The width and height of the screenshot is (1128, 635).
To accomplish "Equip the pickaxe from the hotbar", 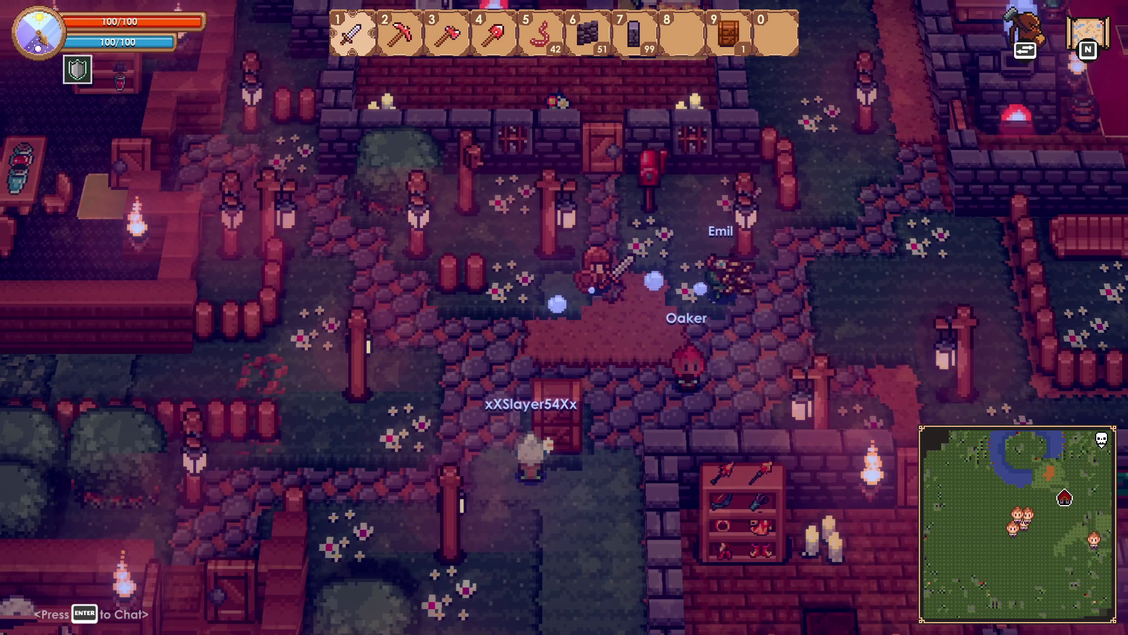I will (x=400, y=35).
